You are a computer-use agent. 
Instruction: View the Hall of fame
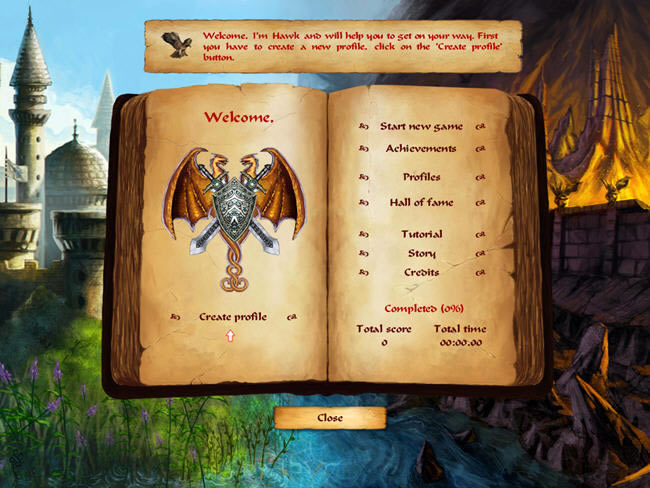point(421,203)
